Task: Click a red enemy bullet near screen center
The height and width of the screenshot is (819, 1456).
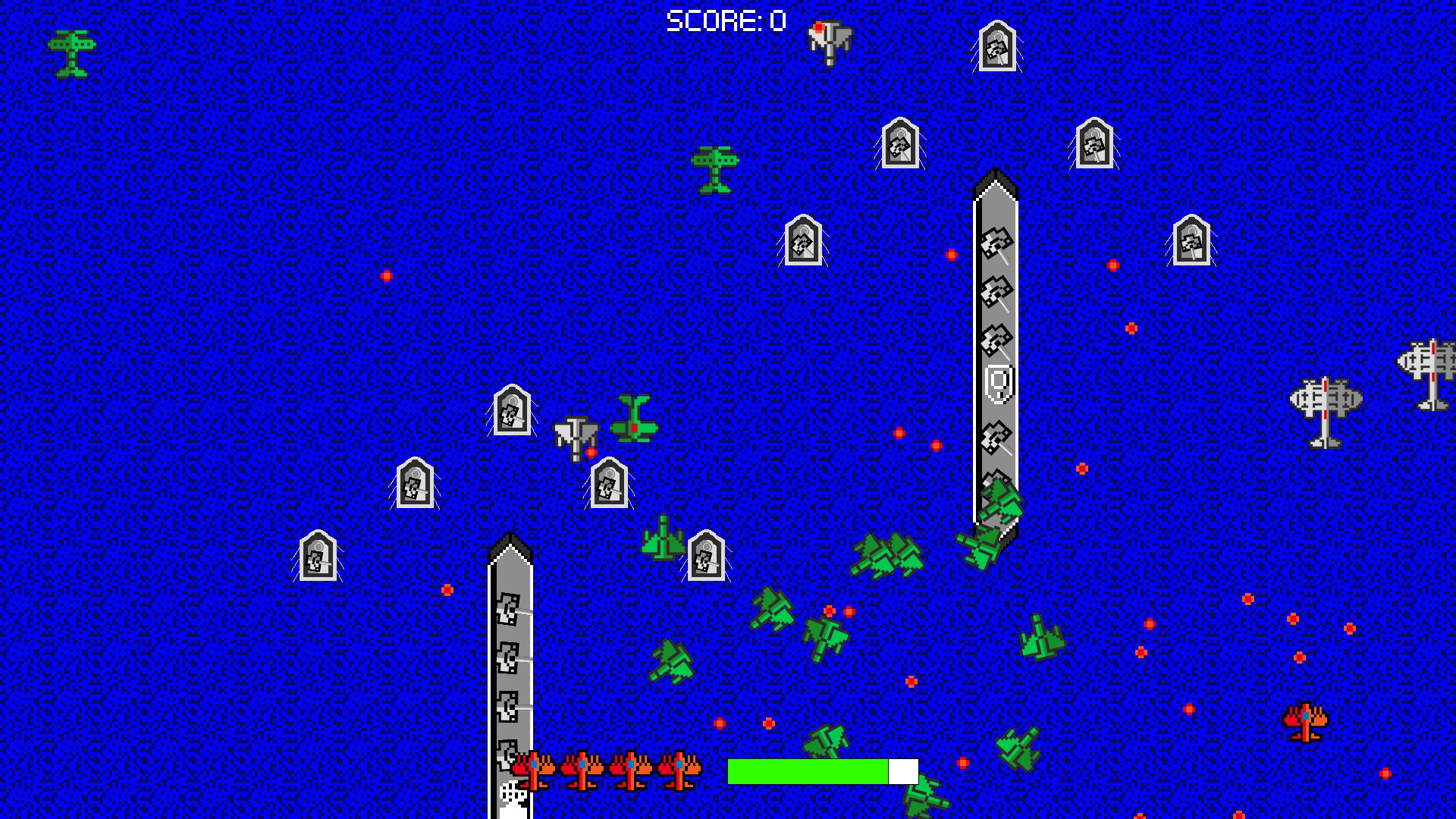Action: pos(899,432)
